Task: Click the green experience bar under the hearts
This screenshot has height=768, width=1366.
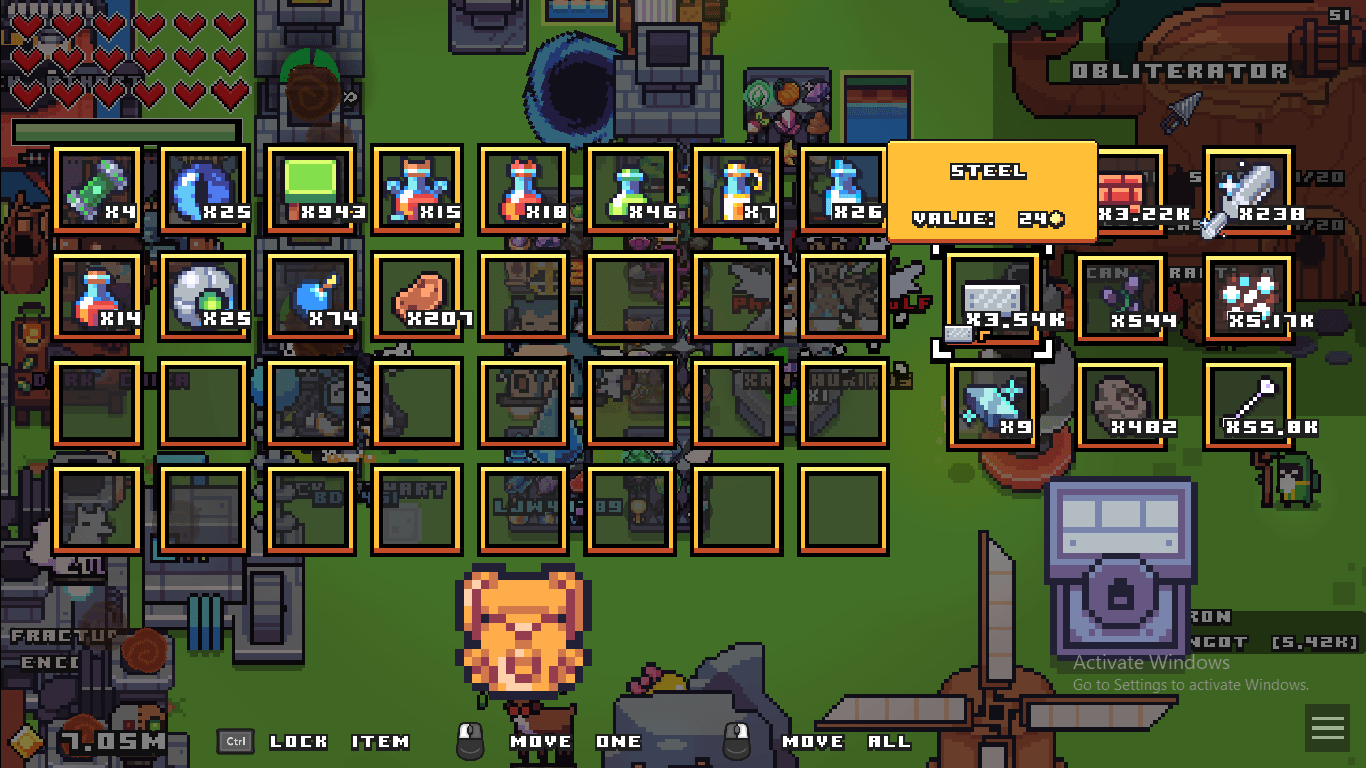Action: (127, 130)
